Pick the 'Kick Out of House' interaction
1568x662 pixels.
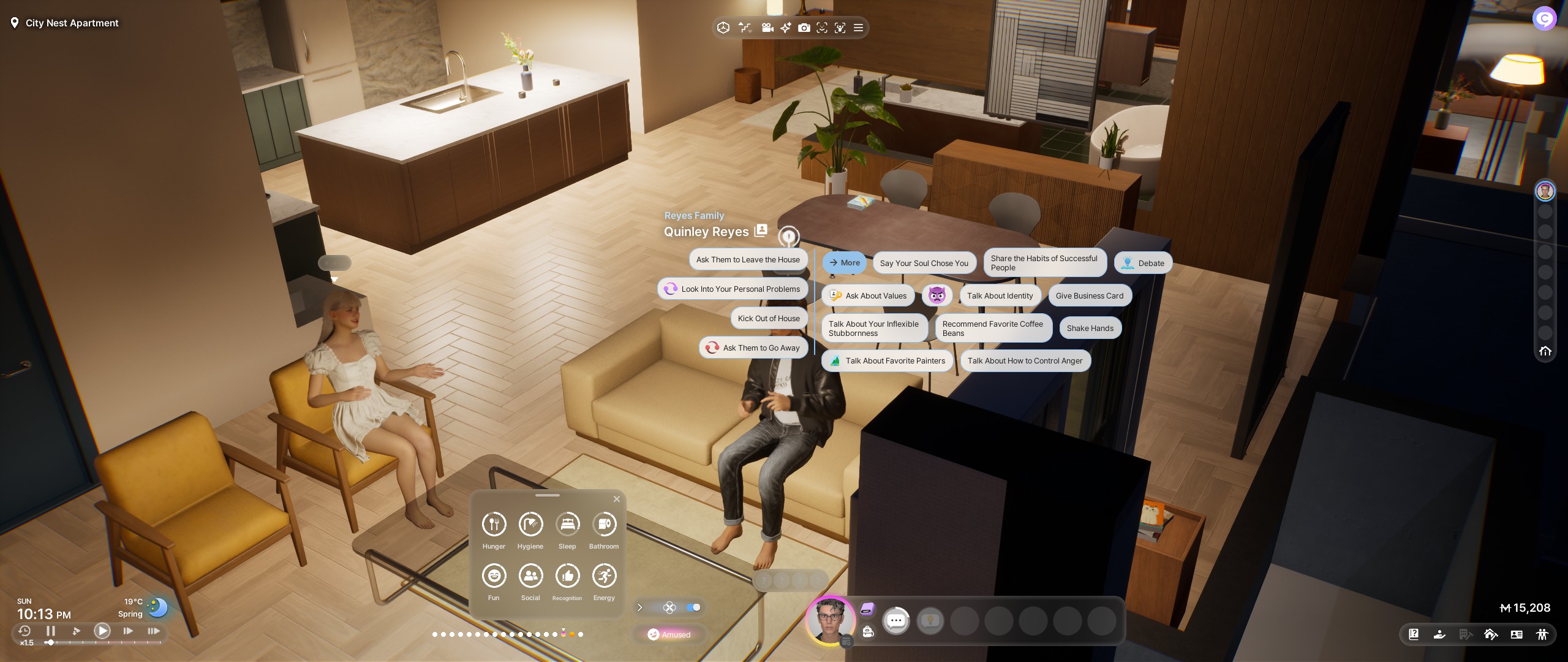(x=769, y=319)
